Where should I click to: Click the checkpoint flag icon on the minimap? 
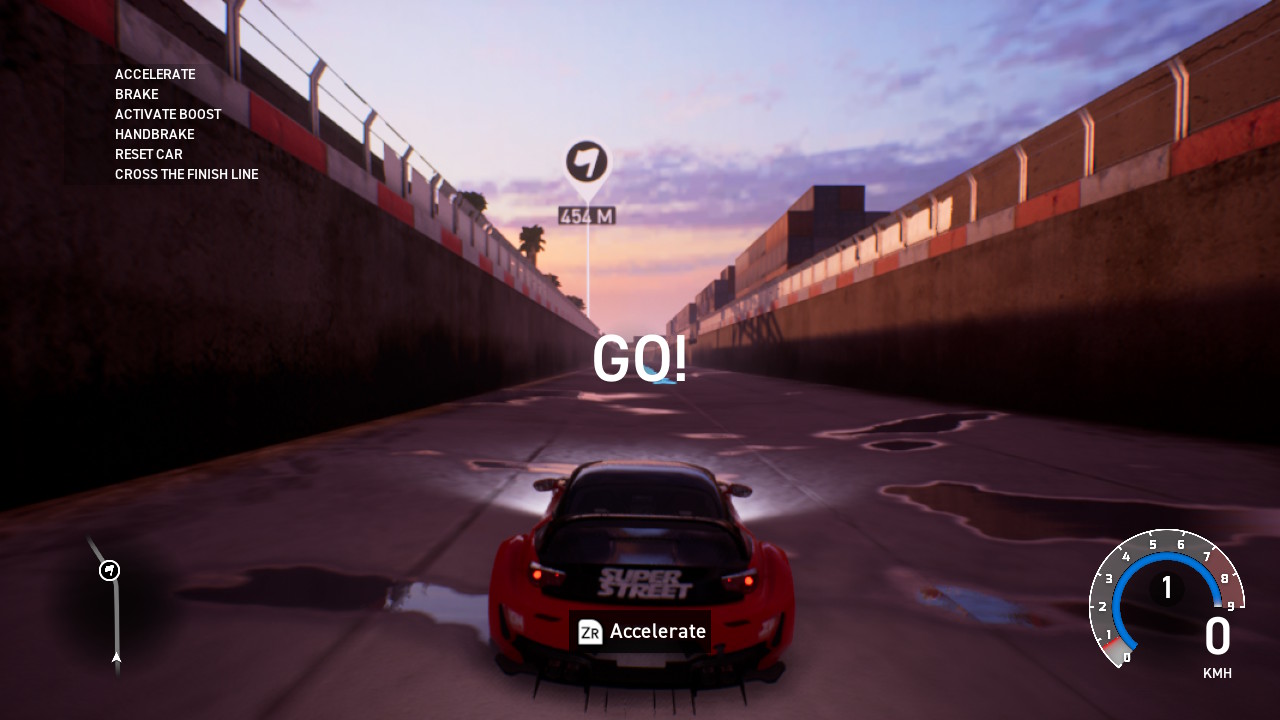click(110, 570)
